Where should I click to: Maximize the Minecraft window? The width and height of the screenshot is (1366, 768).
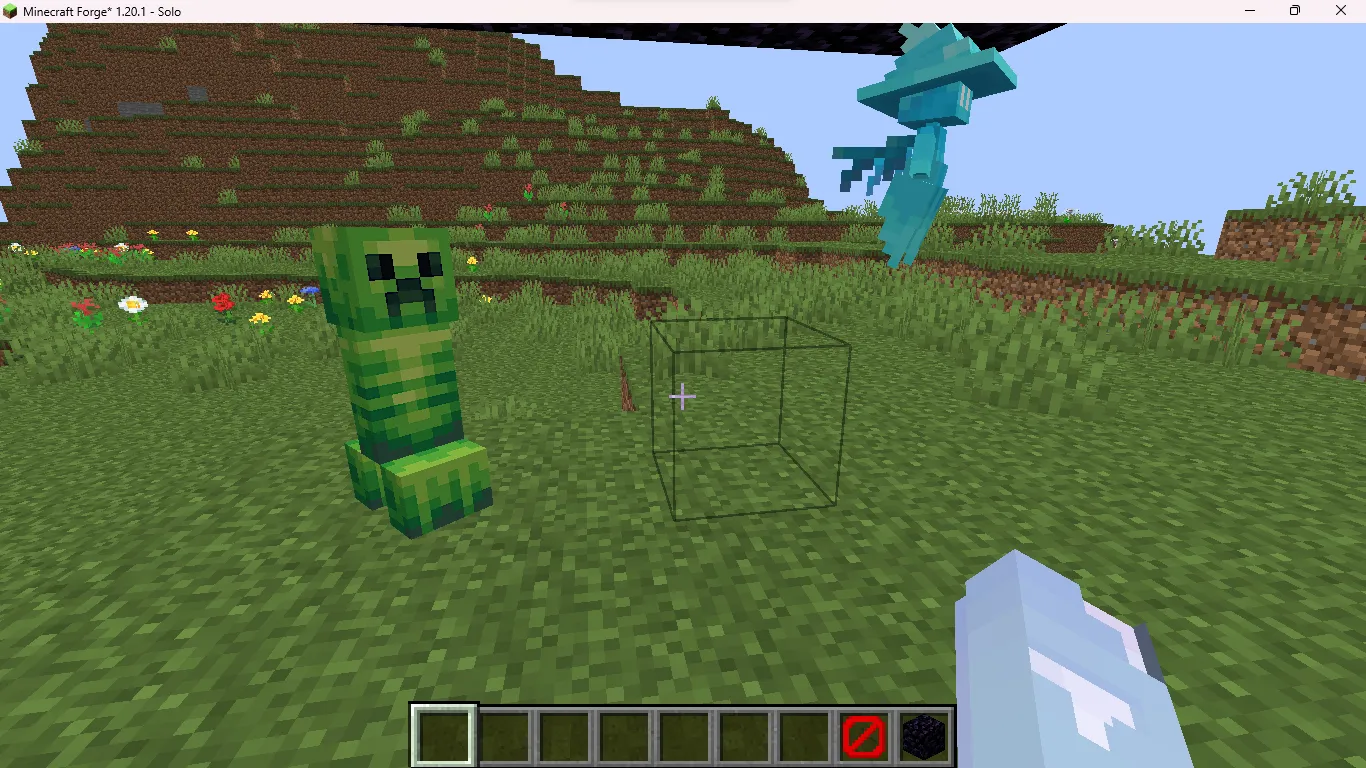1295,11
